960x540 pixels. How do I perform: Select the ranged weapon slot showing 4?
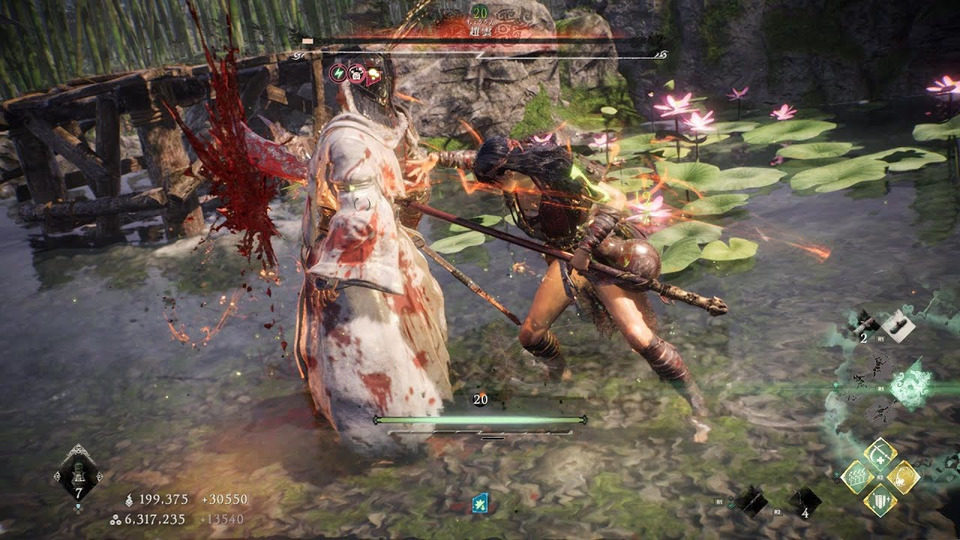point(804,501)
